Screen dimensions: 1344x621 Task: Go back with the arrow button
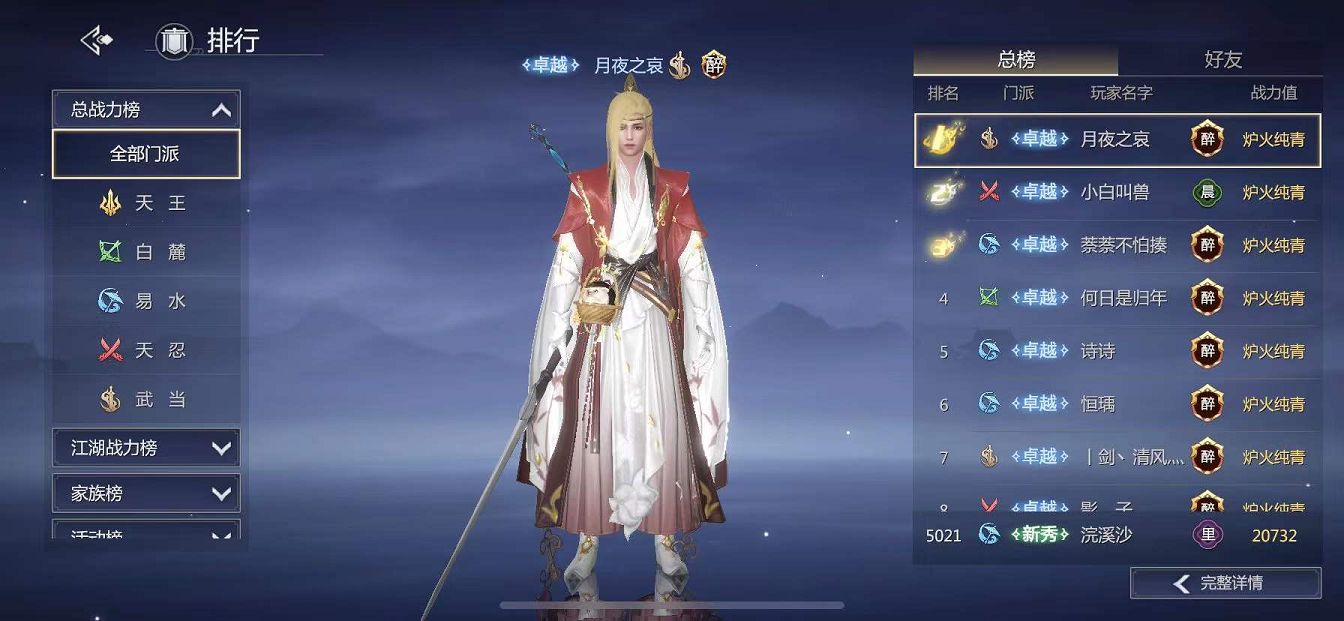click(x=96, y=41)
